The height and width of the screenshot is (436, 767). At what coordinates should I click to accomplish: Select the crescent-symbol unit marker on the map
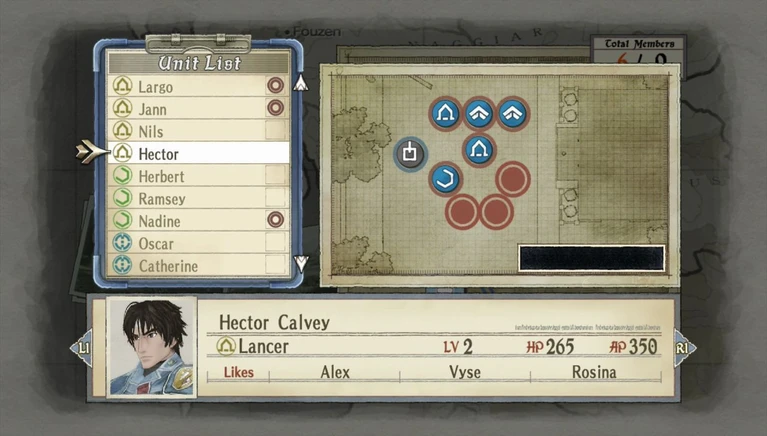point(446,181)
